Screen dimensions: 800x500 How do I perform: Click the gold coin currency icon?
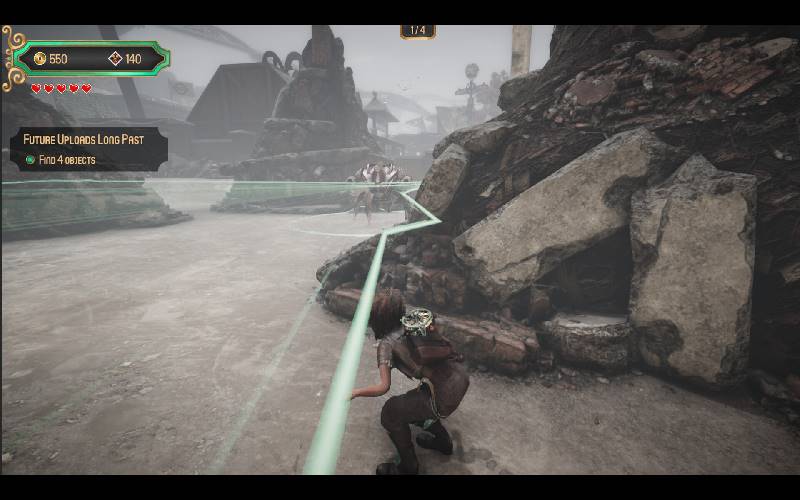pos(40,59)
